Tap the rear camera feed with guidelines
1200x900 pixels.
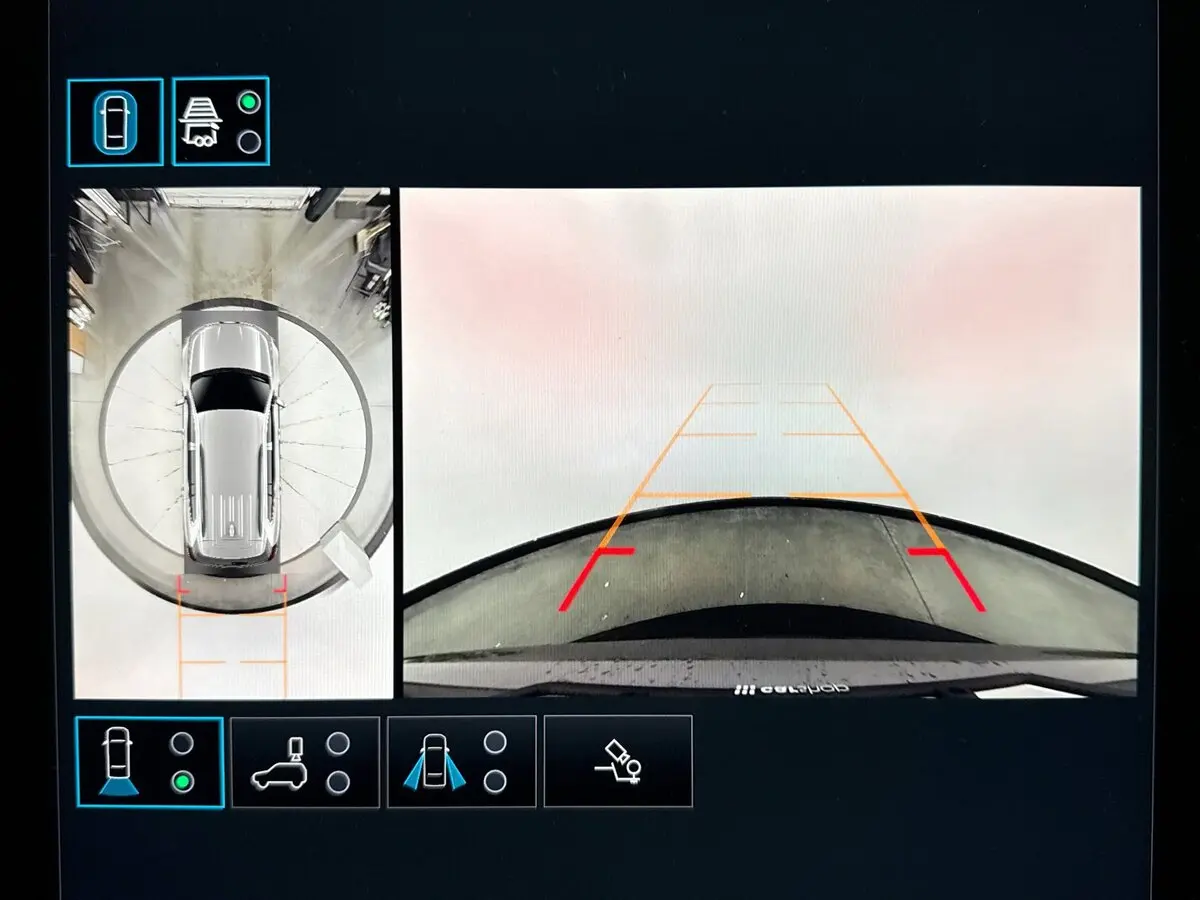click(769, 441)
